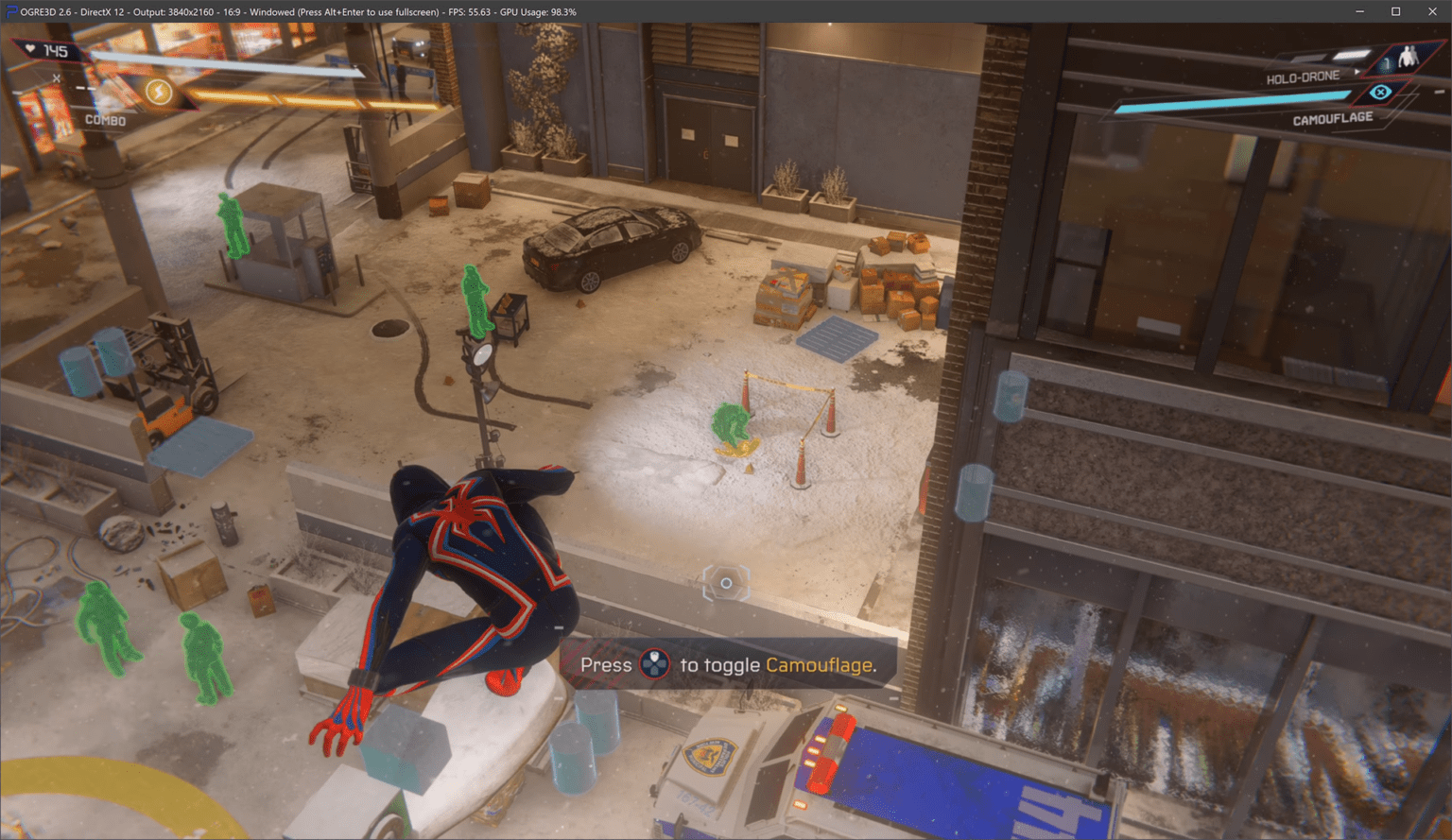Click the cyan Camouflage energy meter bar

pyautogui.click(x=1229, y=99)
